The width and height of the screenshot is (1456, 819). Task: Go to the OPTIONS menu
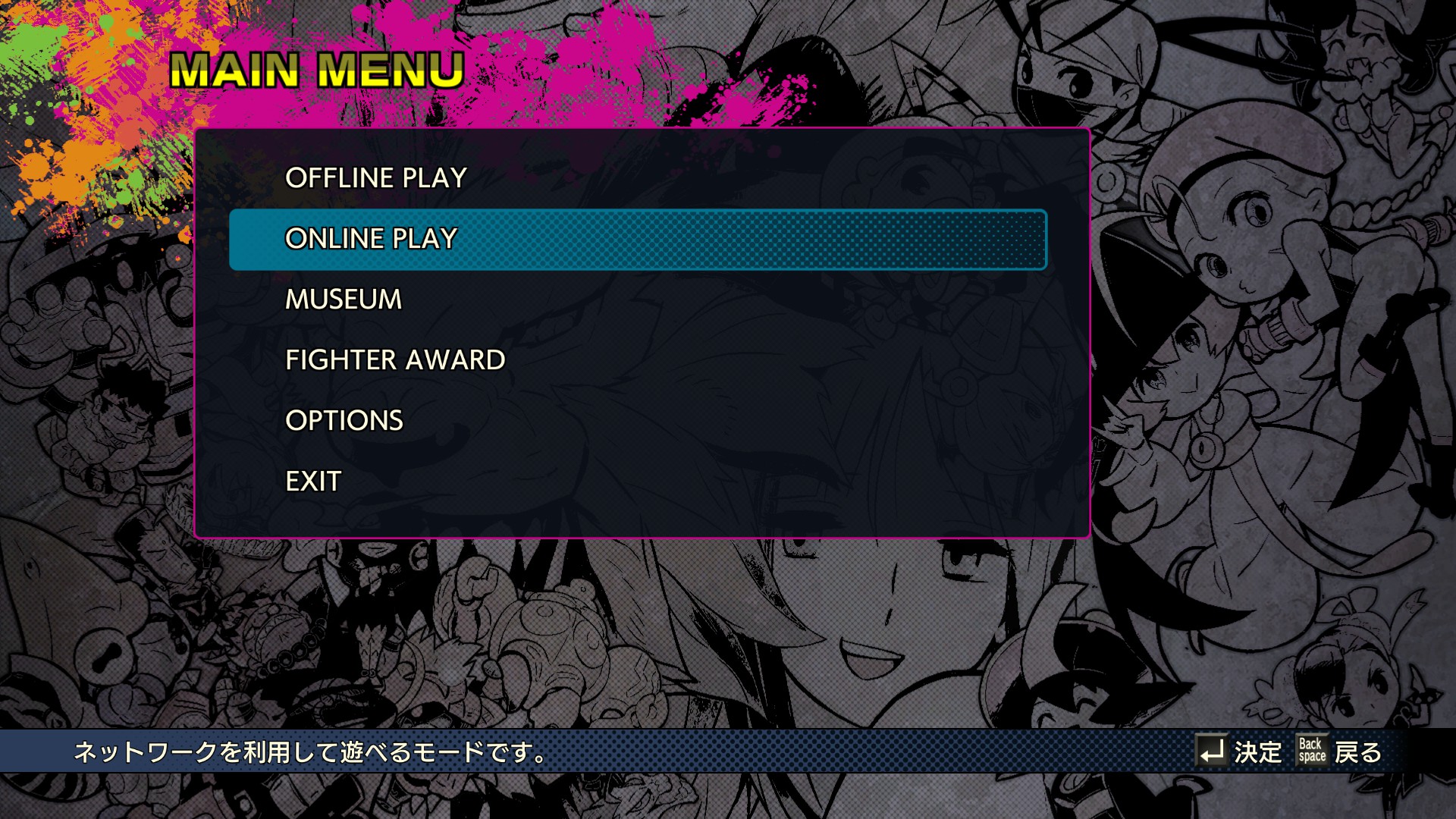pyautogui.click(x=344, y=421)
